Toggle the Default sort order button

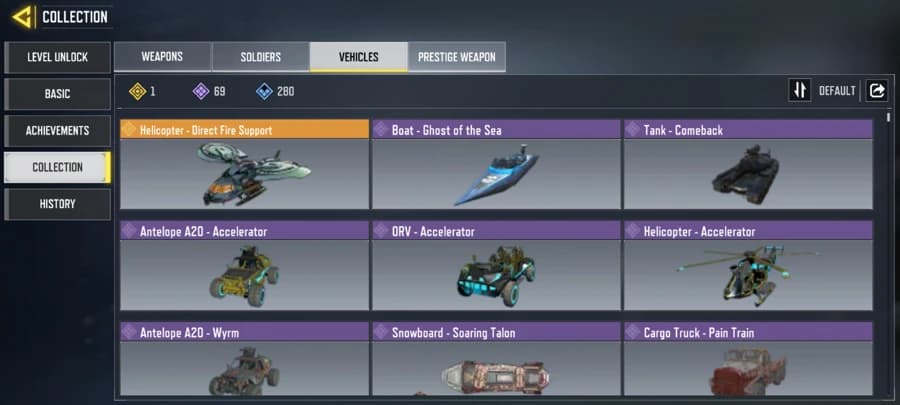click(x=800, y=91)
